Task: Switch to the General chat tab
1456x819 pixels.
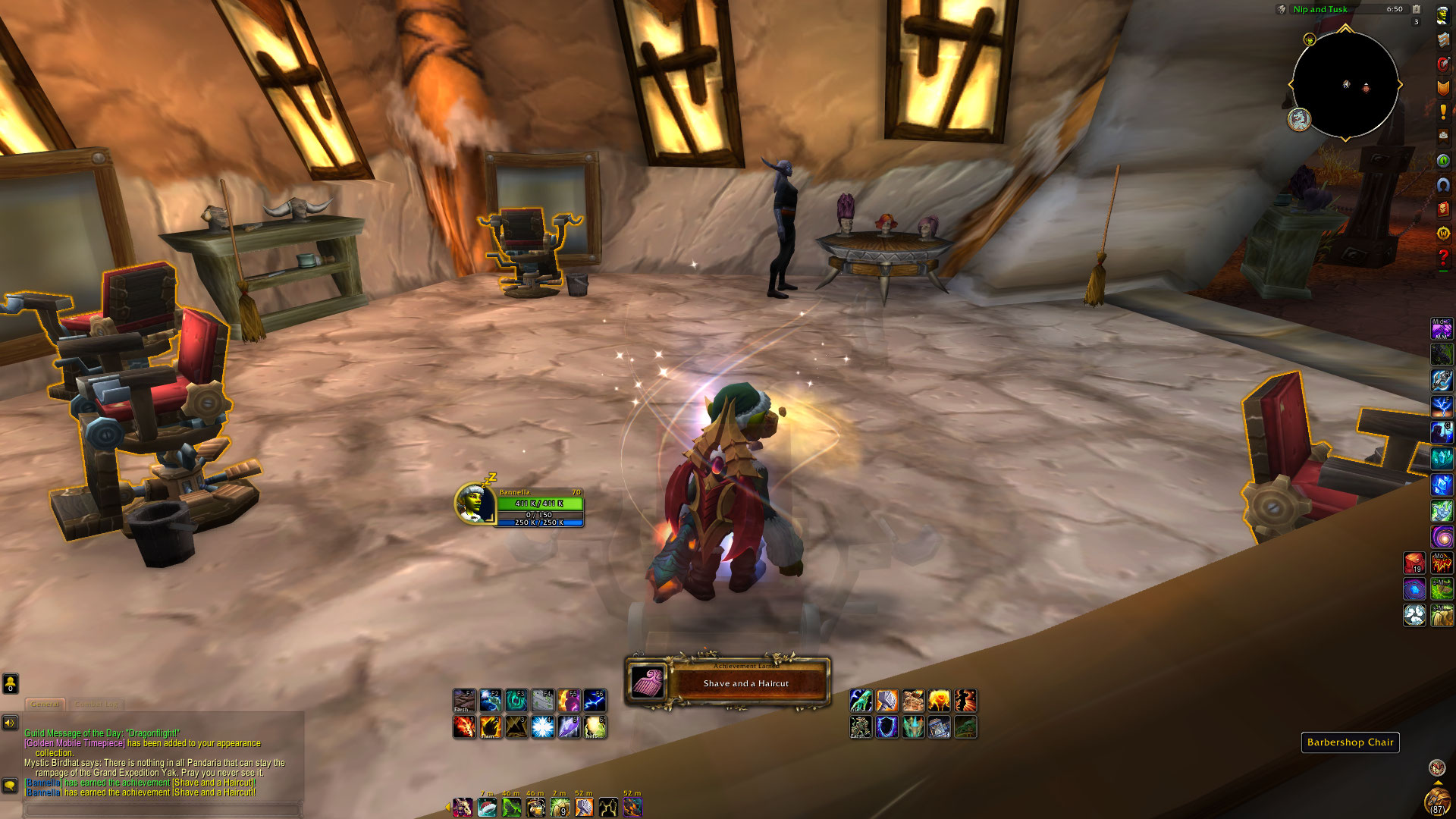Action: pyautogui.click(x=45, y=704)
